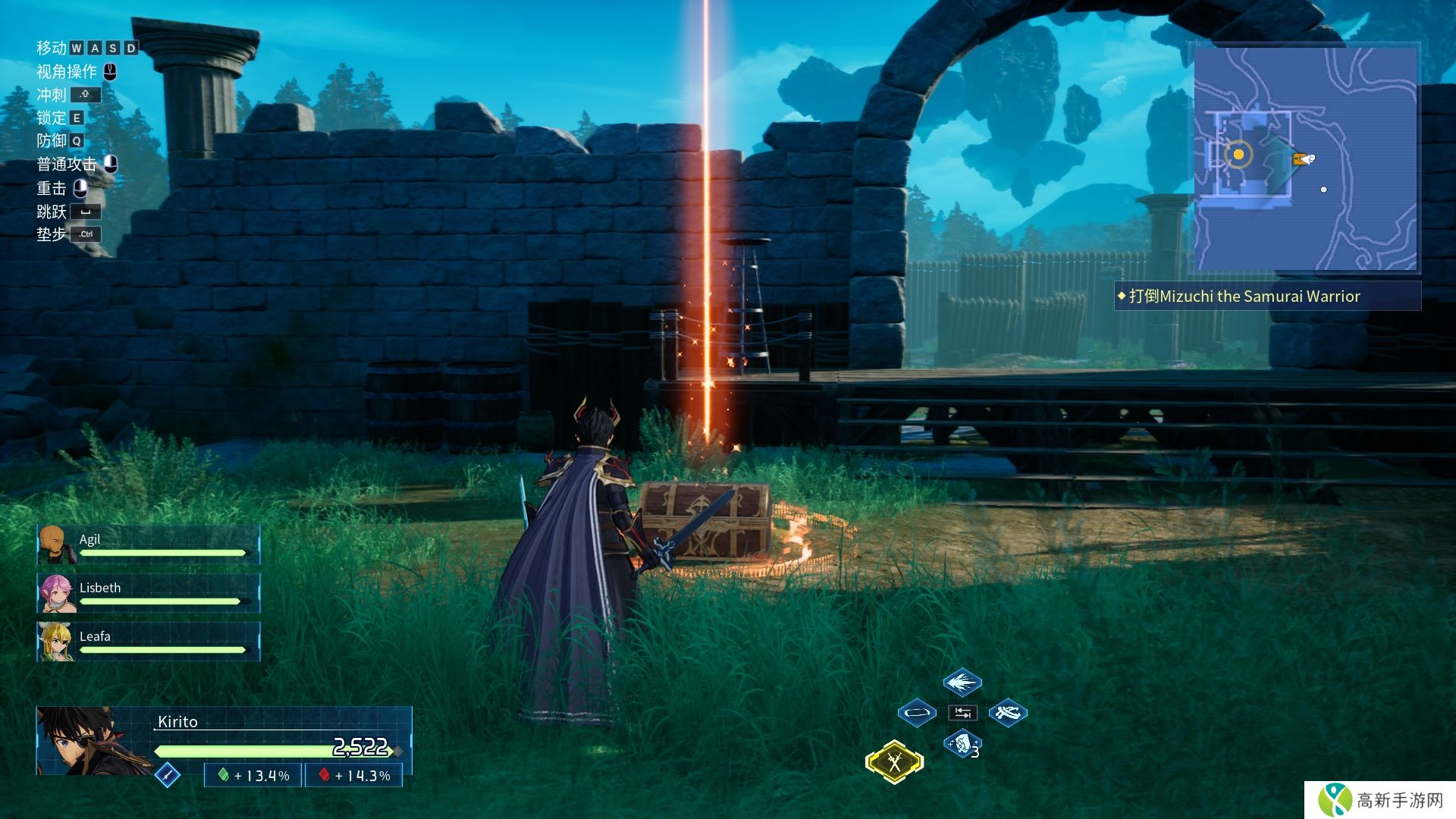Image resolution: width=1456 pixels, height=819 pixels.
Task: Use the healing crystal item with count 3
Action: coord(962,744)
